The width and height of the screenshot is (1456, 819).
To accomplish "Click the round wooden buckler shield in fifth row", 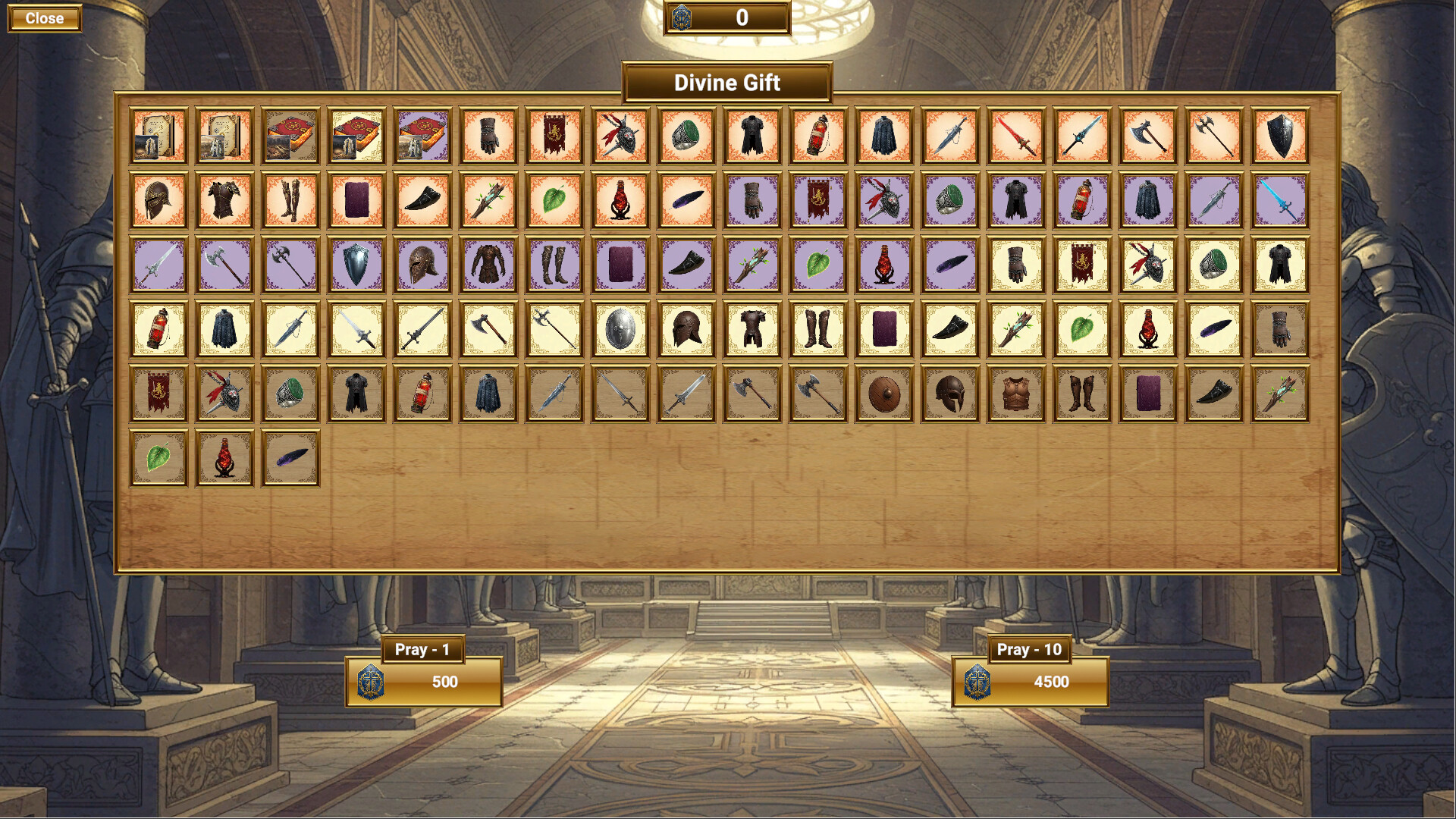I will point(884,394).
